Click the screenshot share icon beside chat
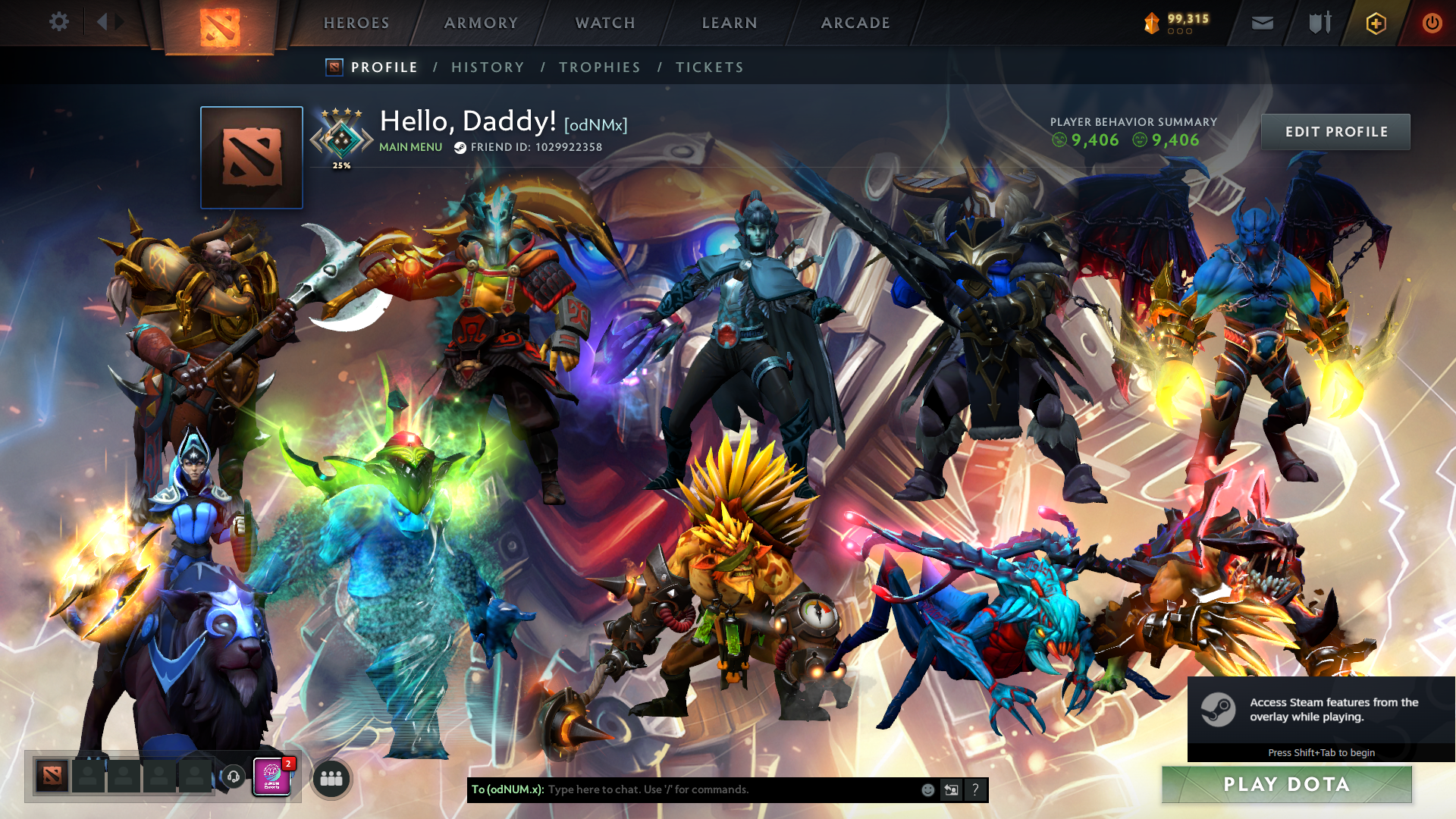This screenshot has height=819, width=1456. [951, 789]
